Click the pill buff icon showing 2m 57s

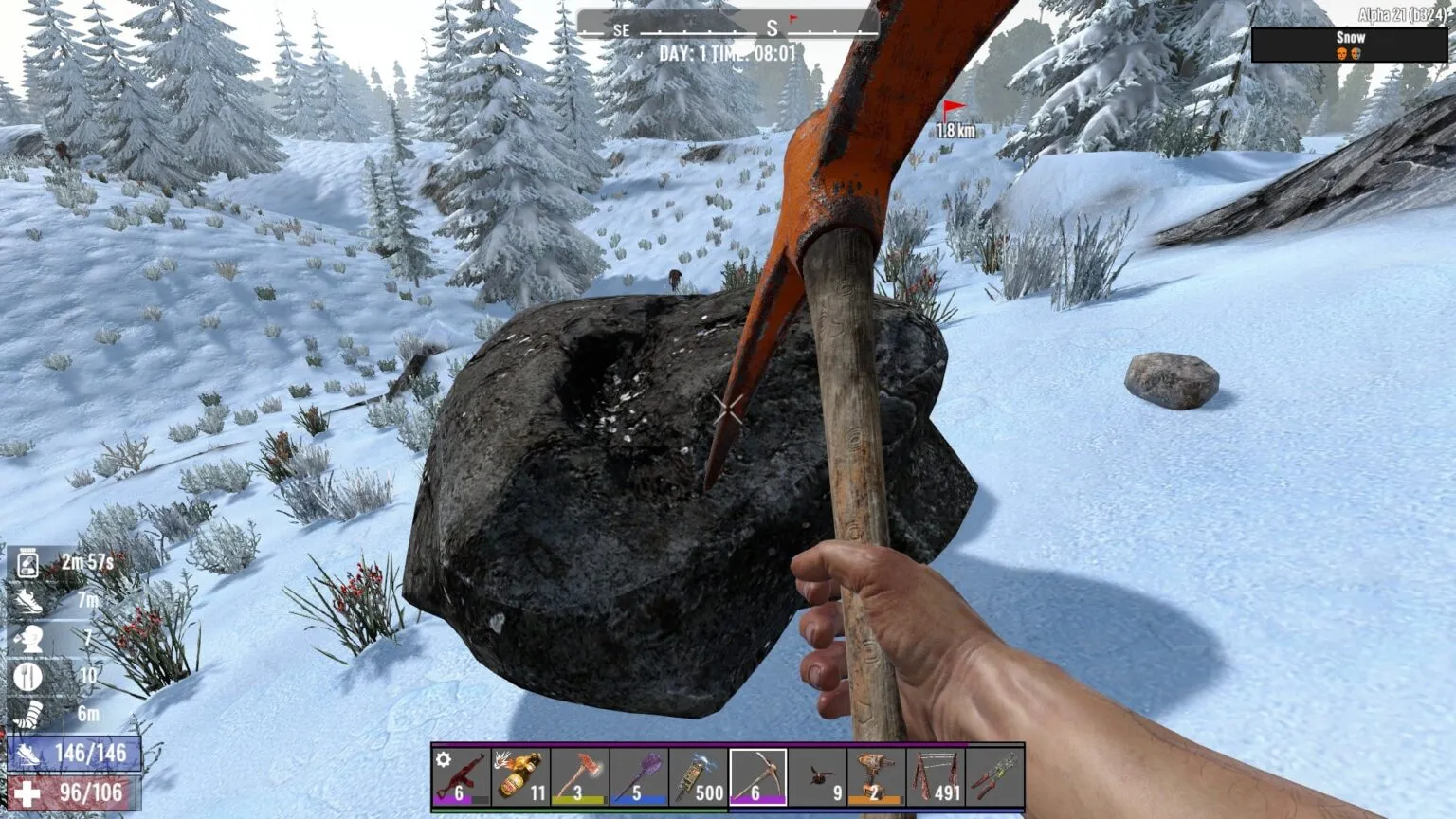(x=28, y=561)
